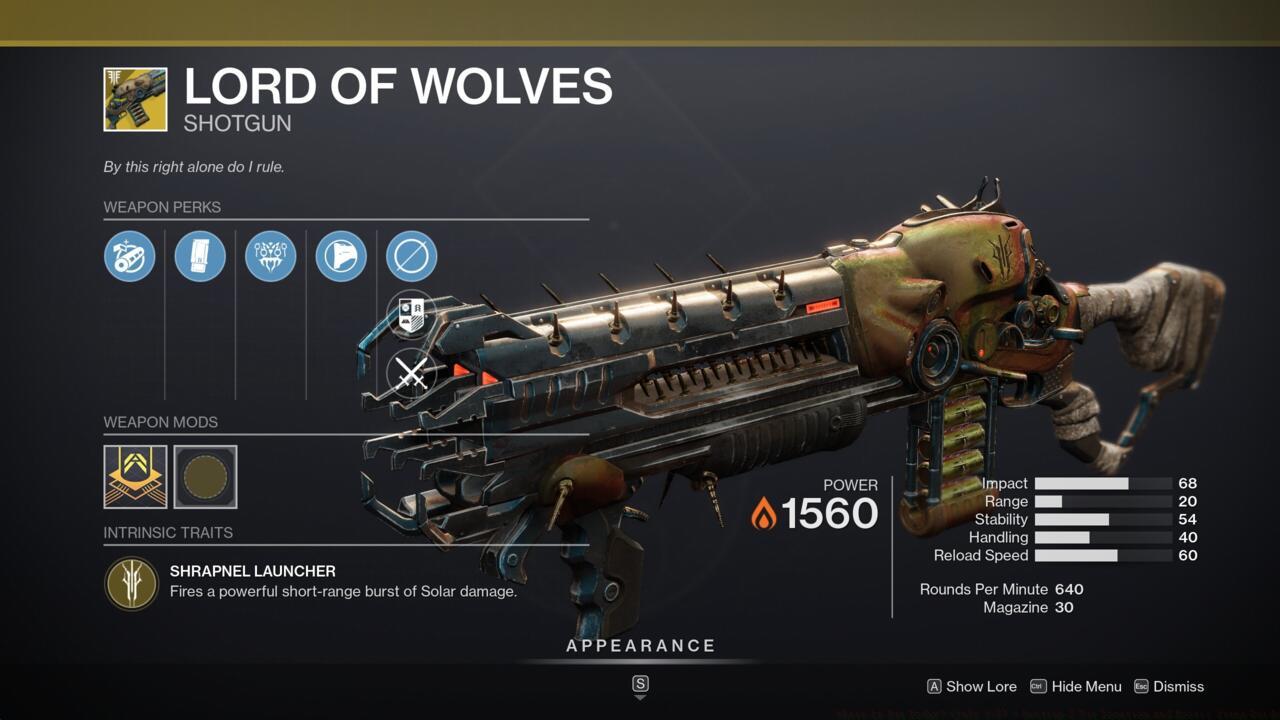1280x720 pixels.
Task: Open the magazine perk icon
Action: point(200,256)
